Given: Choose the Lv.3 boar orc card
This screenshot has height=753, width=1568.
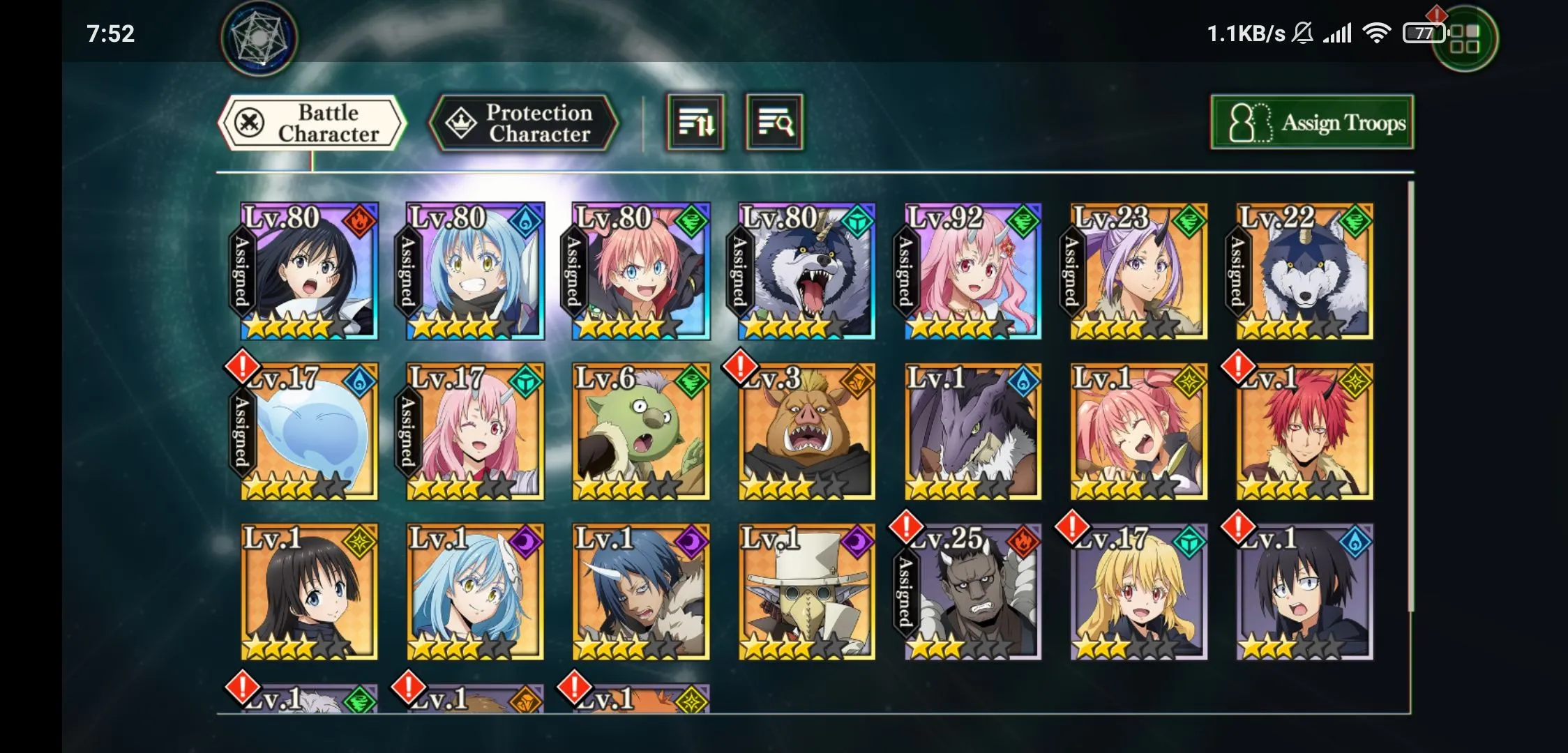Looking at the screenshot, I should coord(807,432).
